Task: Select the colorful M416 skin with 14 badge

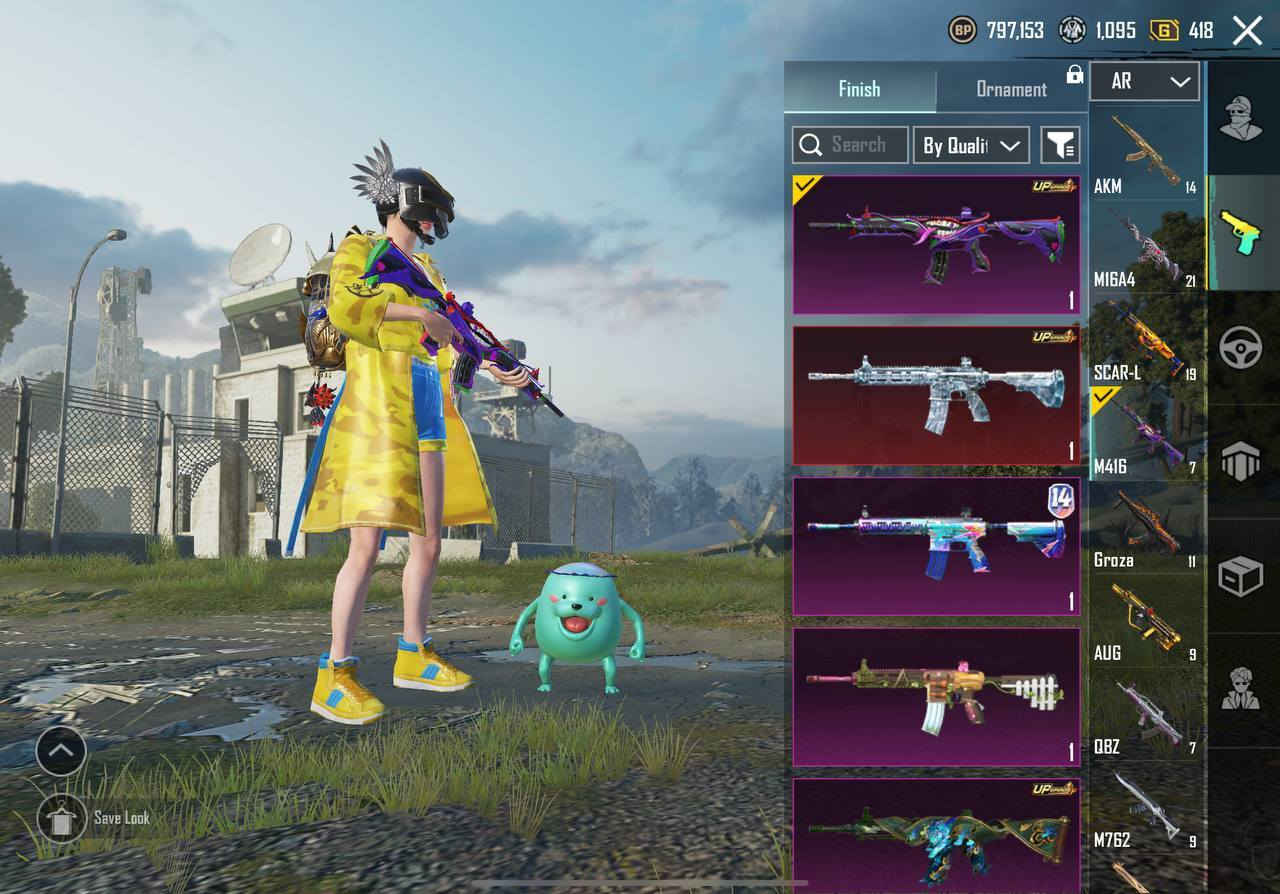Action: coord(936,546)
